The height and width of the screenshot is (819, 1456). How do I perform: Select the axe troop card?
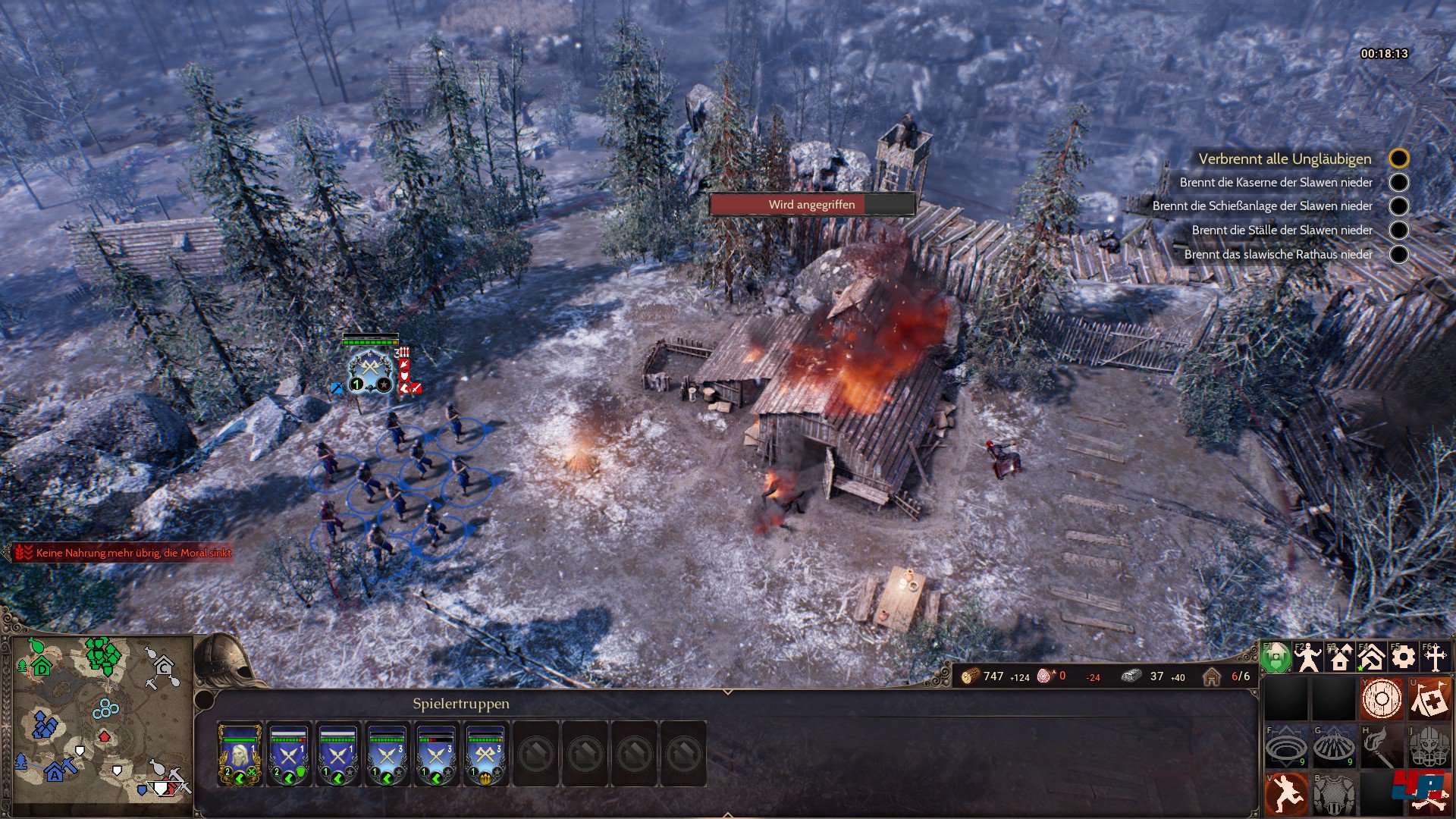tap(485, 754)
